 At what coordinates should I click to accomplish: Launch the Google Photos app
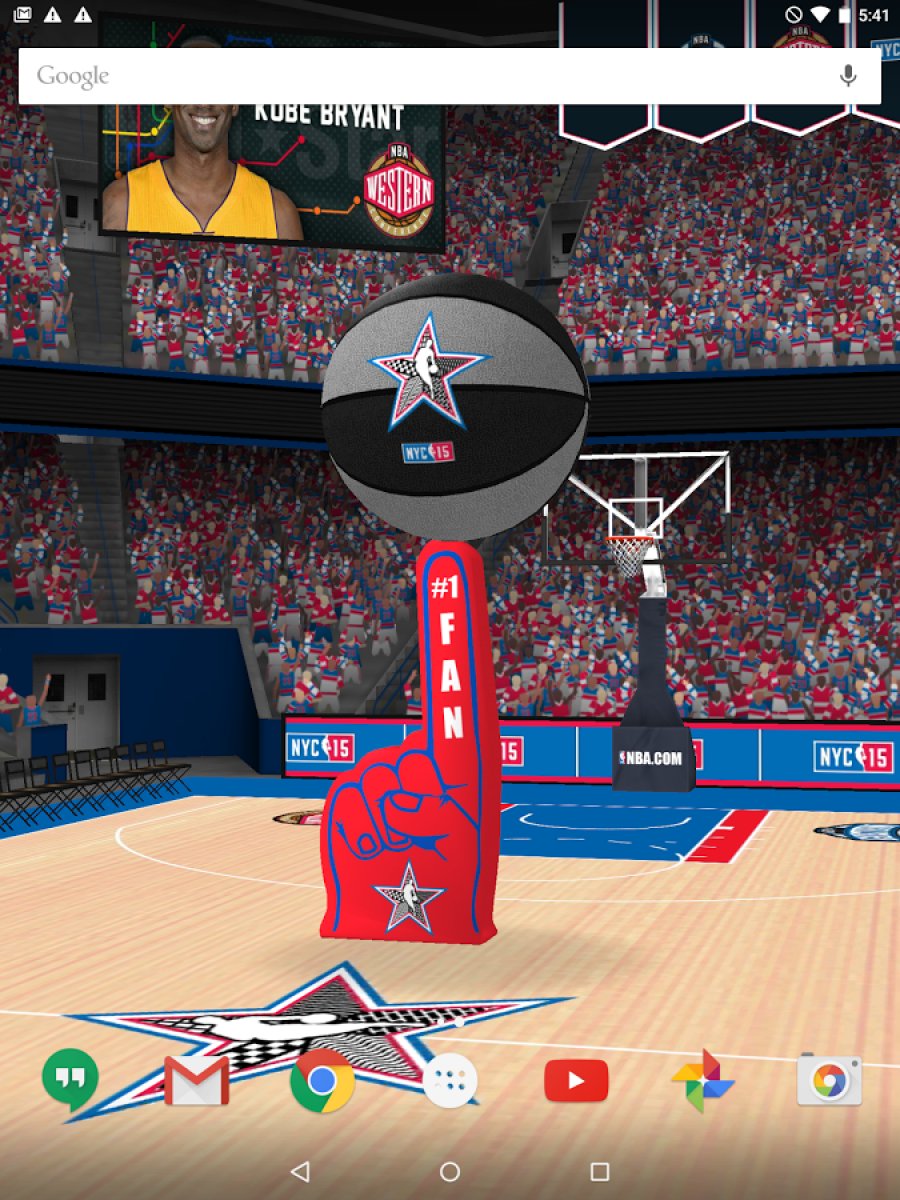click(x=703, y=1080)
